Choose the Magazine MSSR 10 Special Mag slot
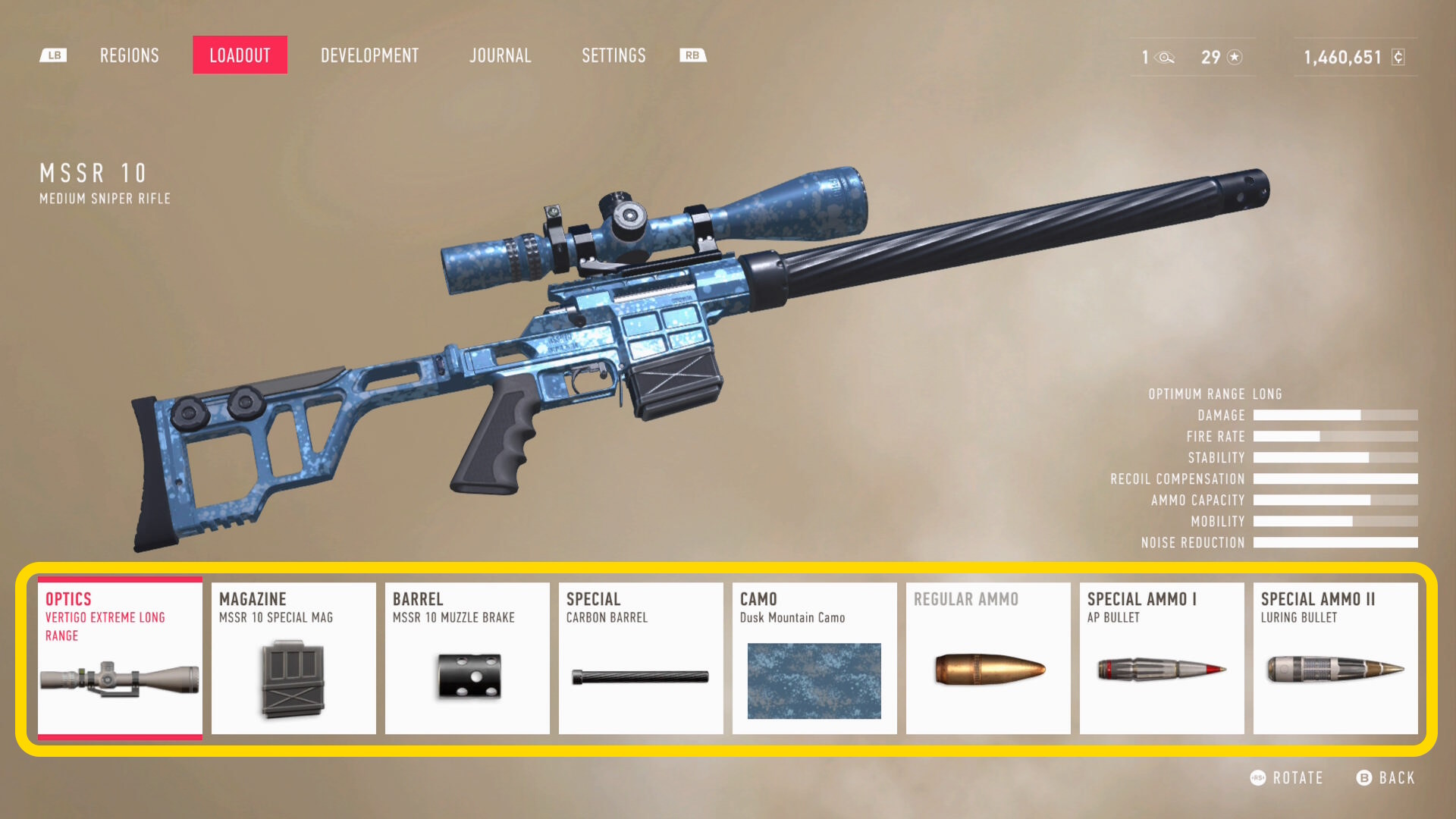 (293, 658)
